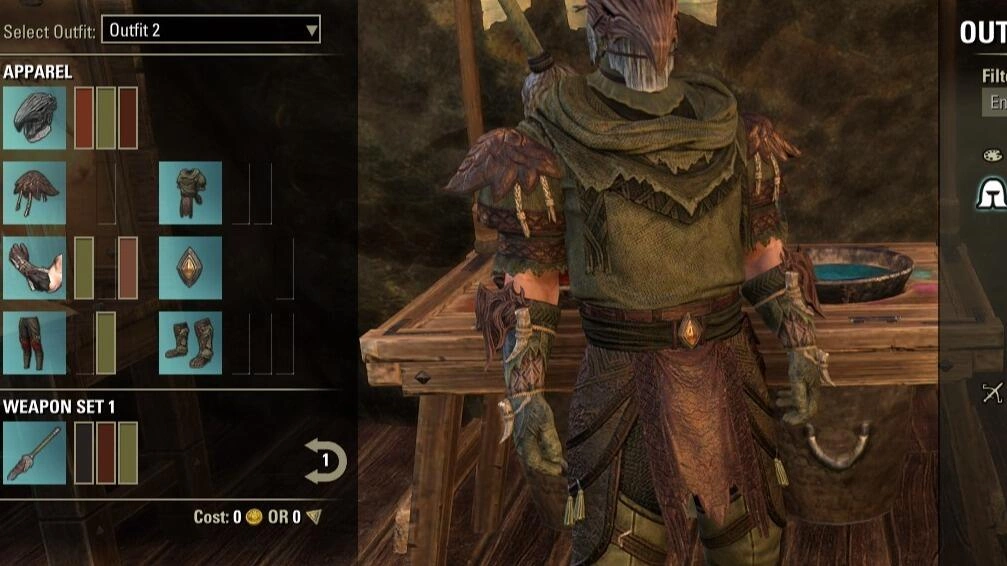
Task: Select the helmet apparel slot
Action: pos(35,118)
